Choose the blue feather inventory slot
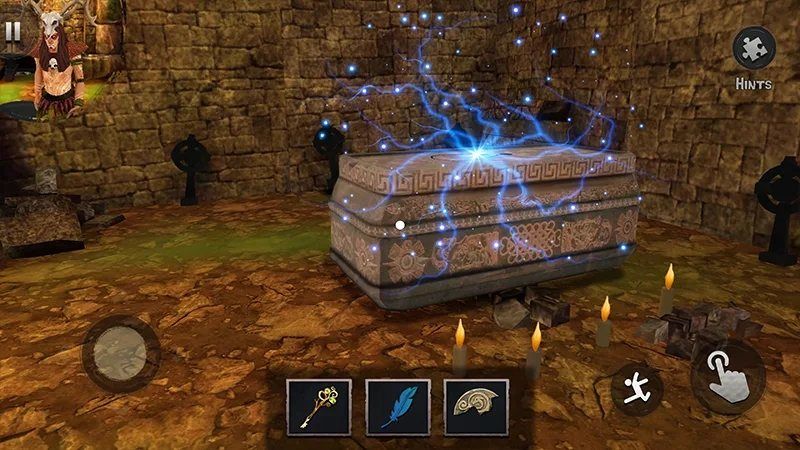This screenshot has width=800, height=450. coord(397,406)
